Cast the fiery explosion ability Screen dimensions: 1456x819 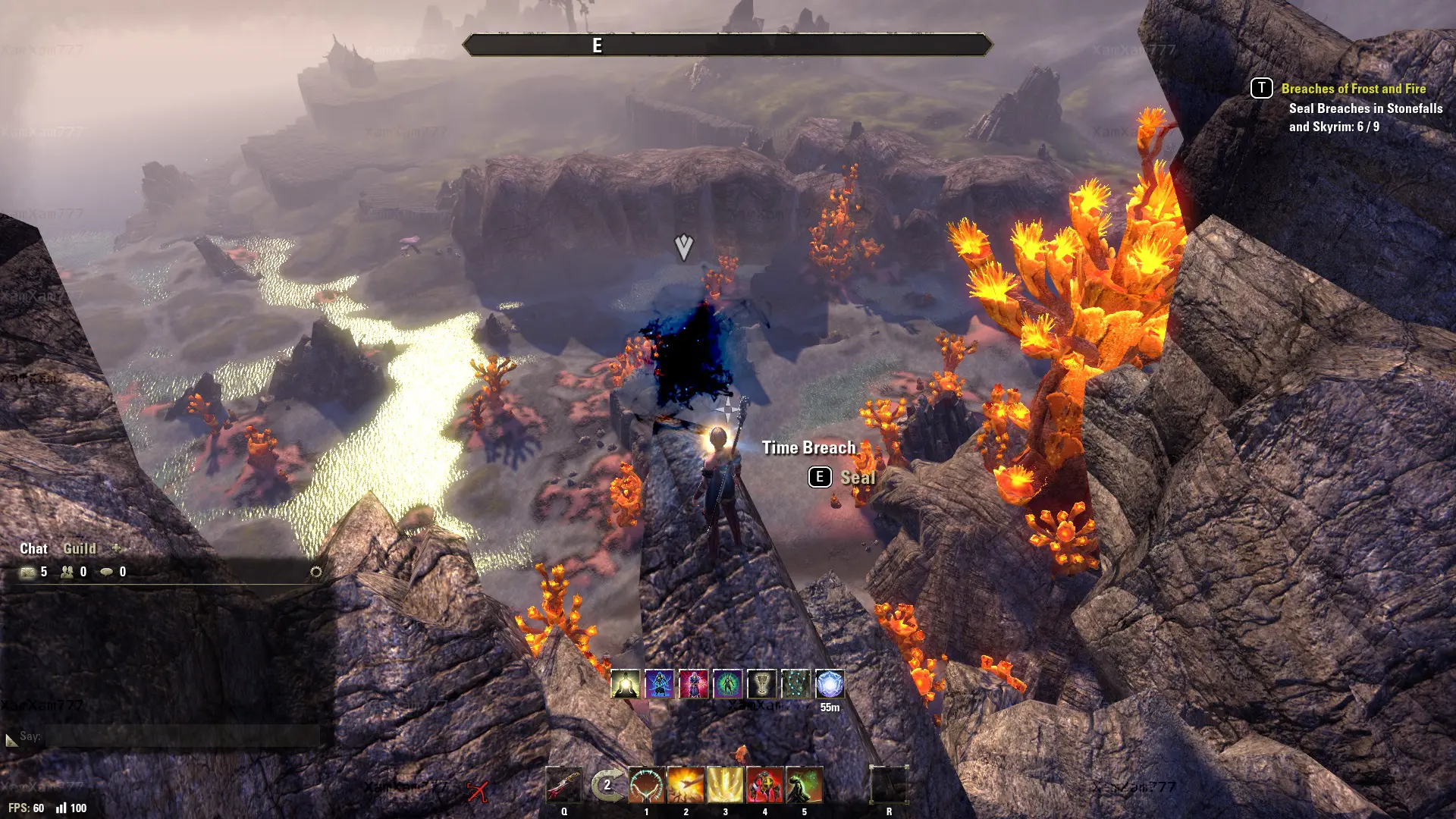[686, 786]
